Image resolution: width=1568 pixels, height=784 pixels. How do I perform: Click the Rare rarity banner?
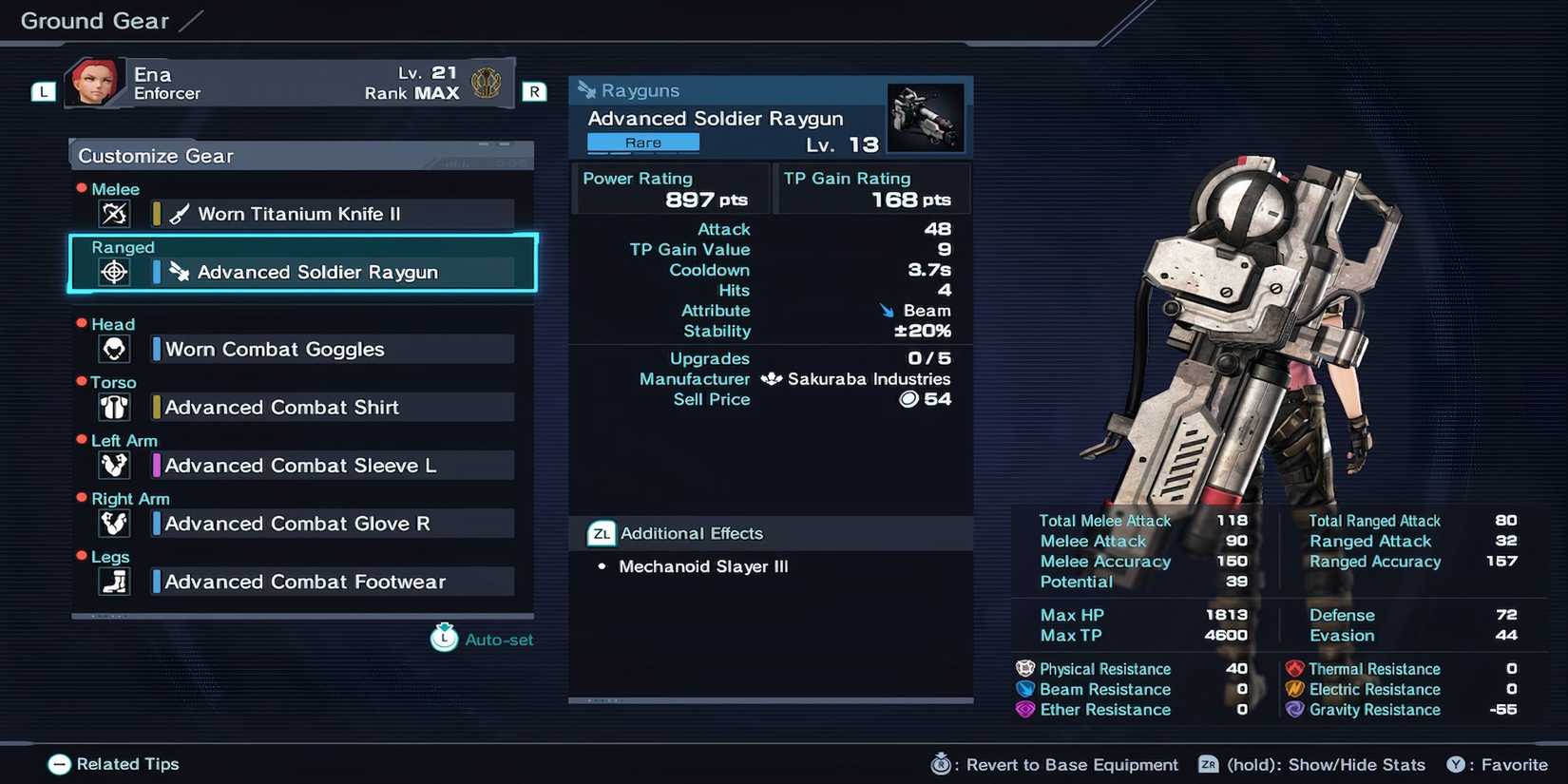pos(642,142)
